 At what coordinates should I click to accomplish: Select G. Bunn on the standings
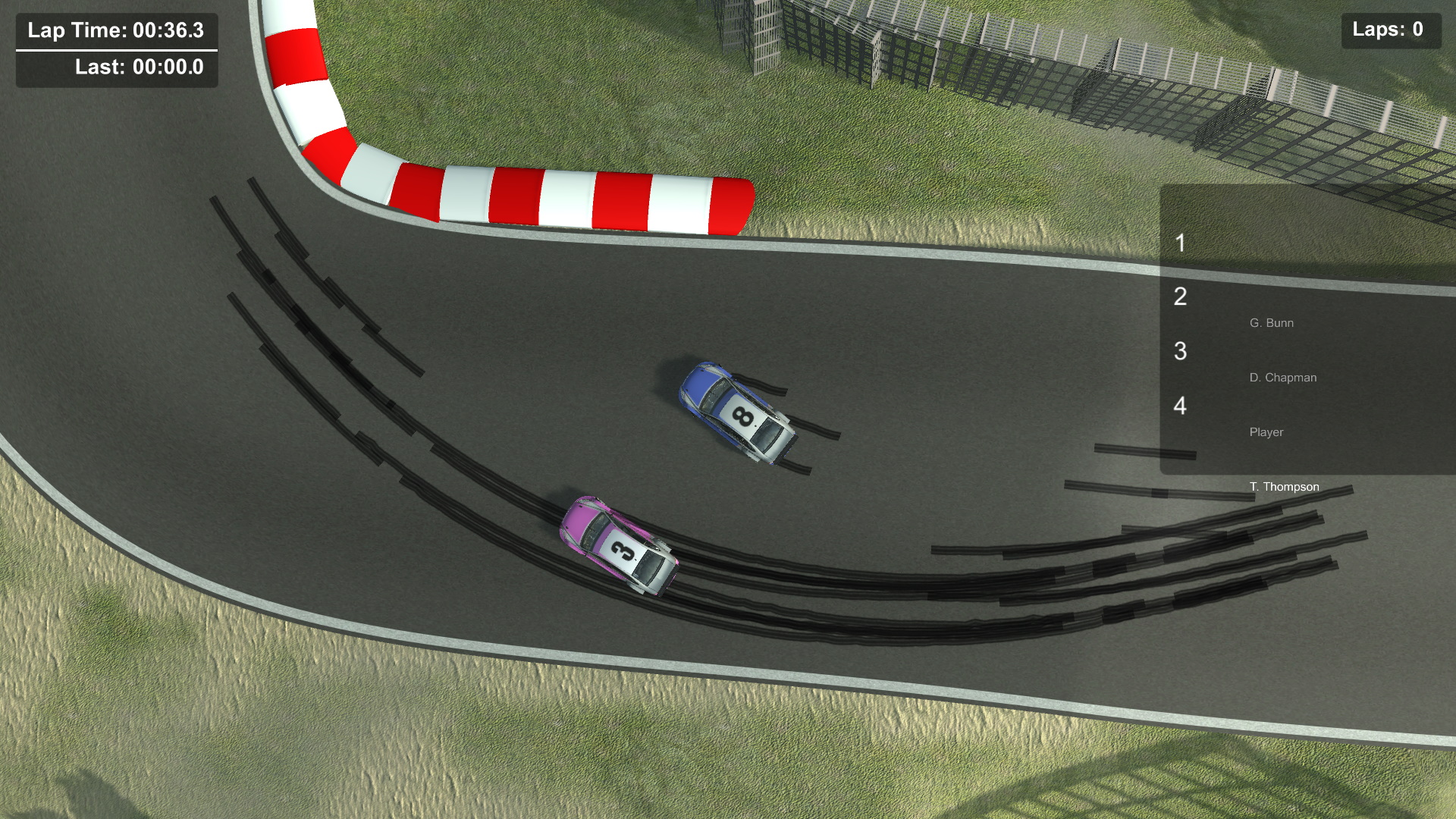point(1272,322)
